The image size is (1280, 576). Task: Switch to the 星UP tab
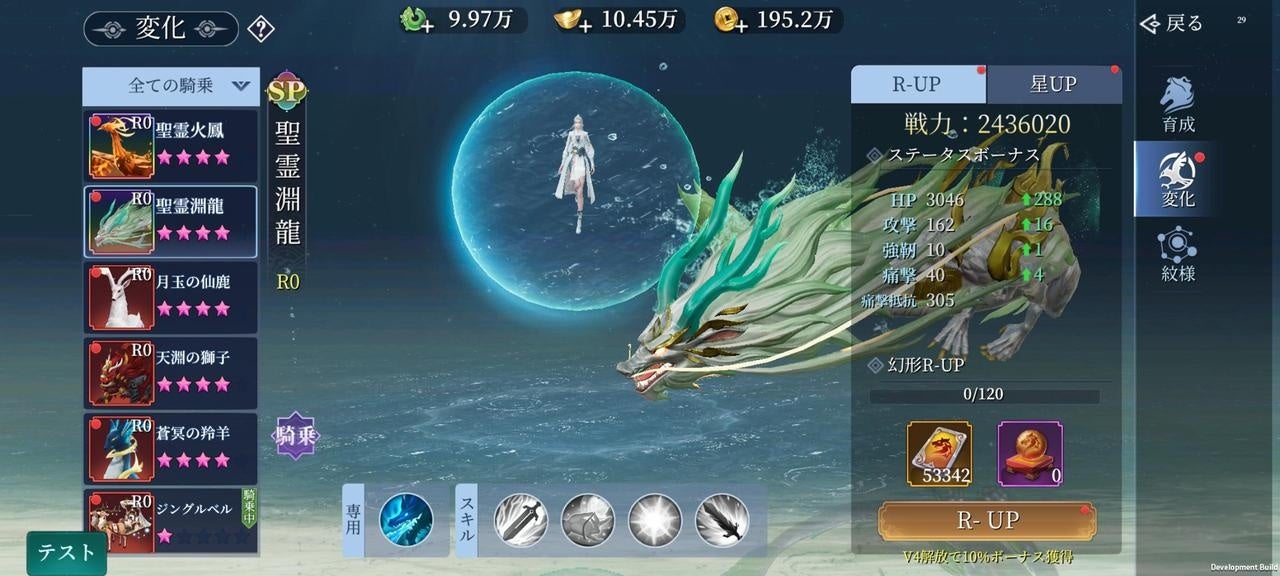[1053, 85]
